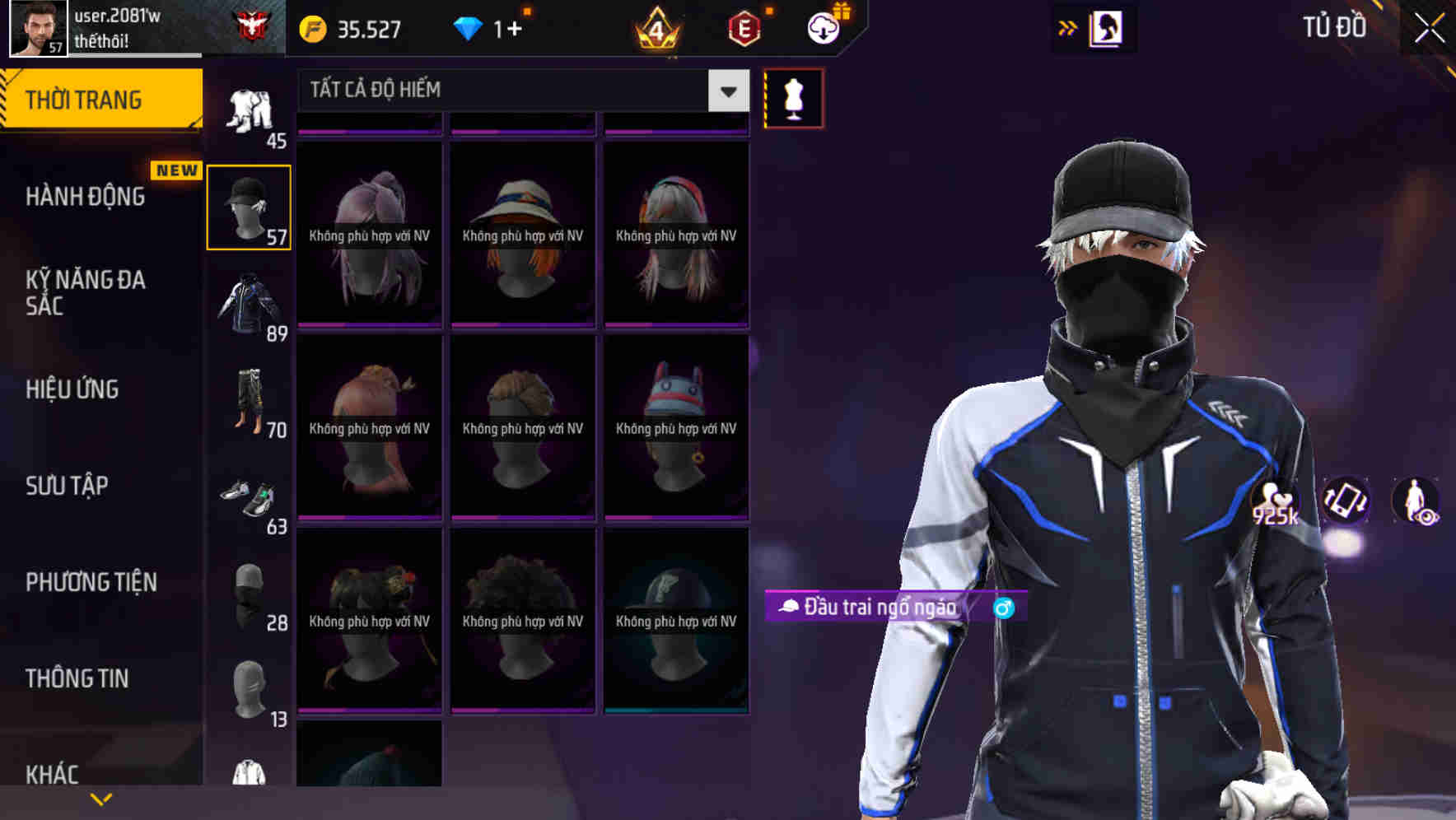Open PHƯƠNG TIỆN from the left menu
Screen dimensions: 1456x820
91,581
